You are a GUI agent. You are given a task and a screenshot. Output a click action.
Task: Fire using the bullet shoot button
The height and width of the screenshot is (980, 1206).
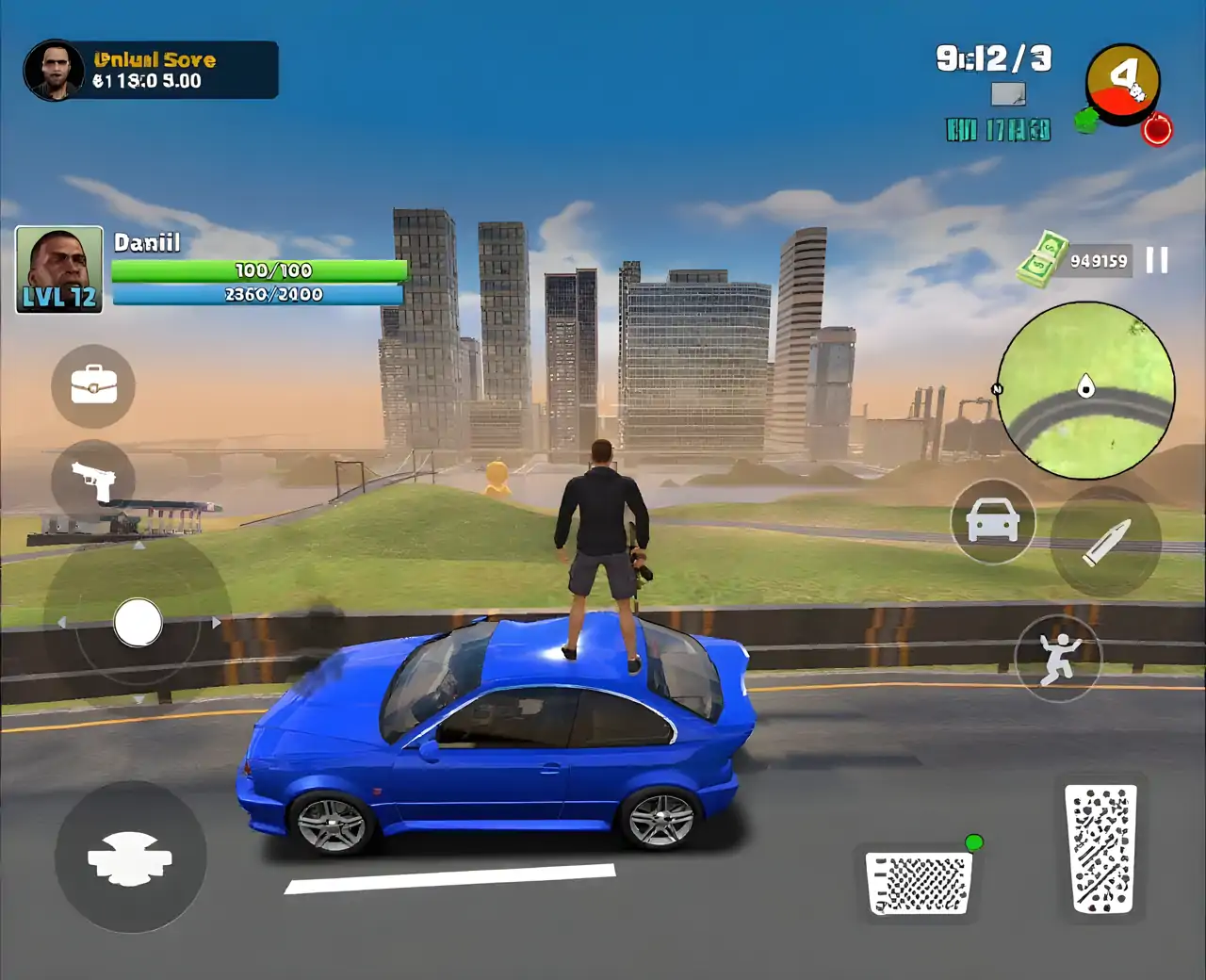(1105, 542)
